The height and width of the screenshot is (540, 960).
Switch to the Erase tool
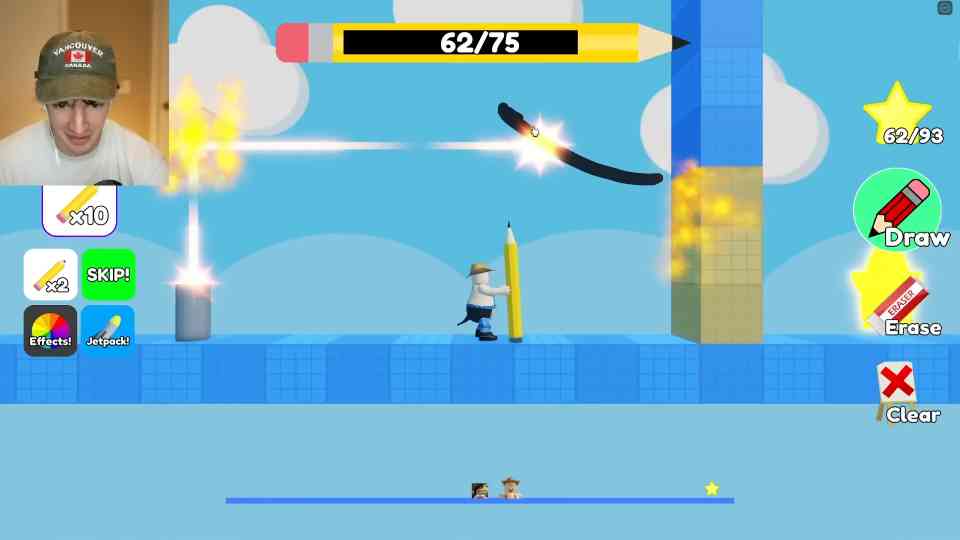pos(903,306)
